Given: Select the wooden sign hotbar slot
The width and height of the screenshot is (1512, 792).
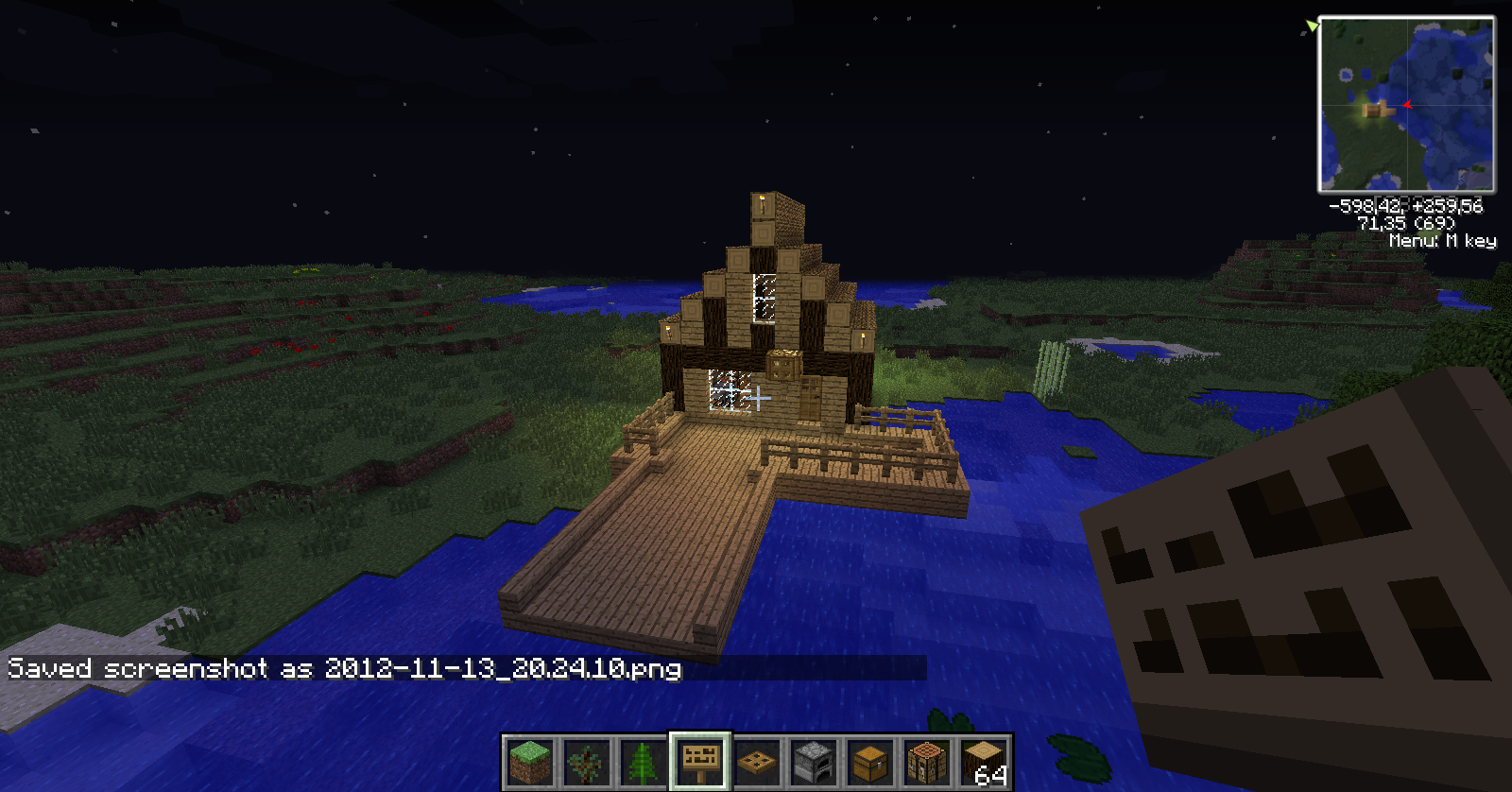Looking at the screenshot, I should click(x=700, y=762).
